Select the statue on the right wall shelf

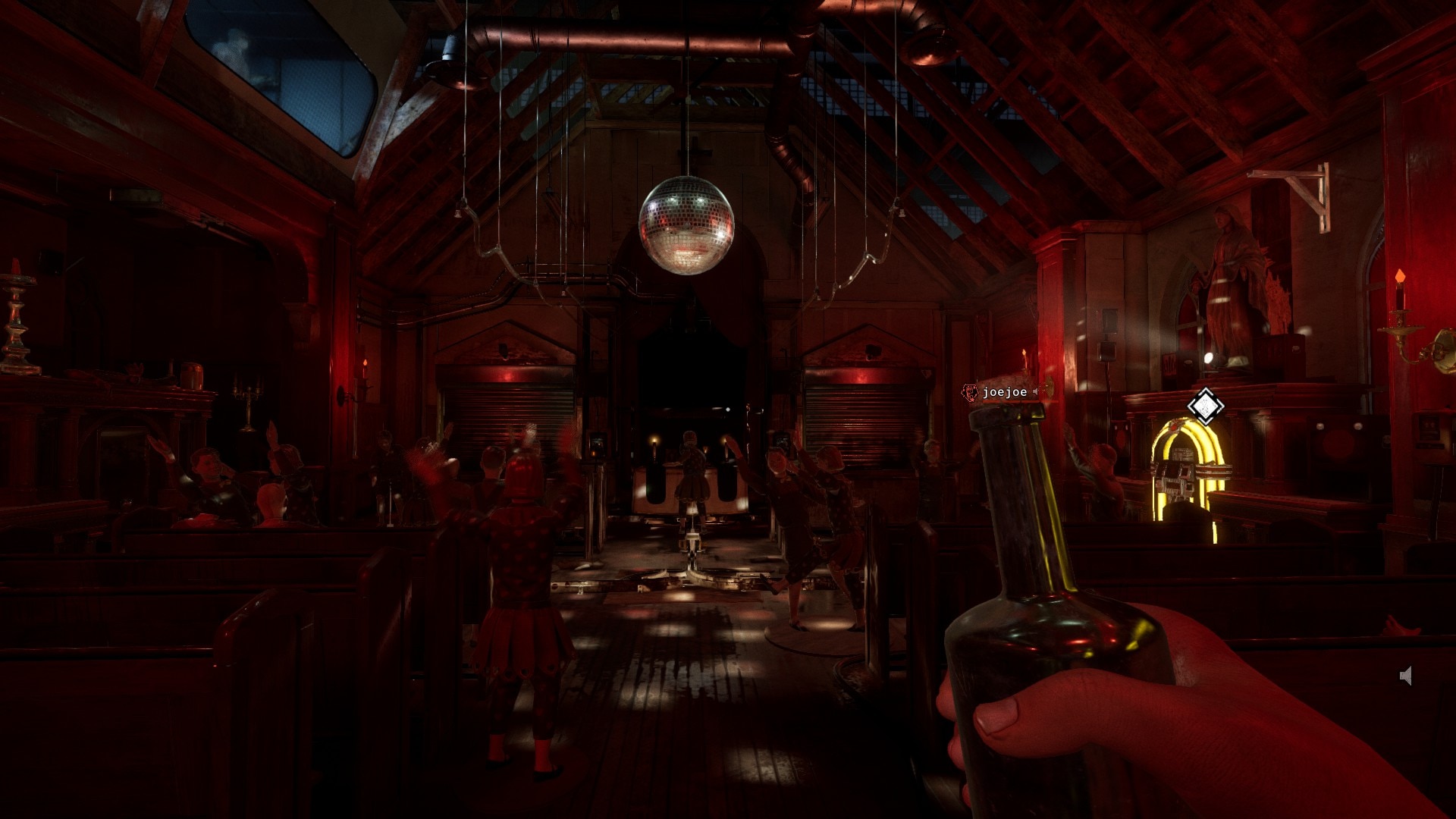pos(1232,273)
